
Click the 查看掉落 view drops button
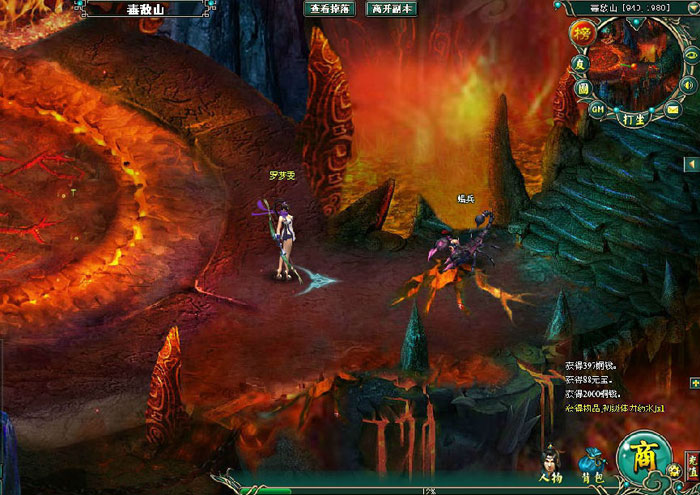coord(331,9)
